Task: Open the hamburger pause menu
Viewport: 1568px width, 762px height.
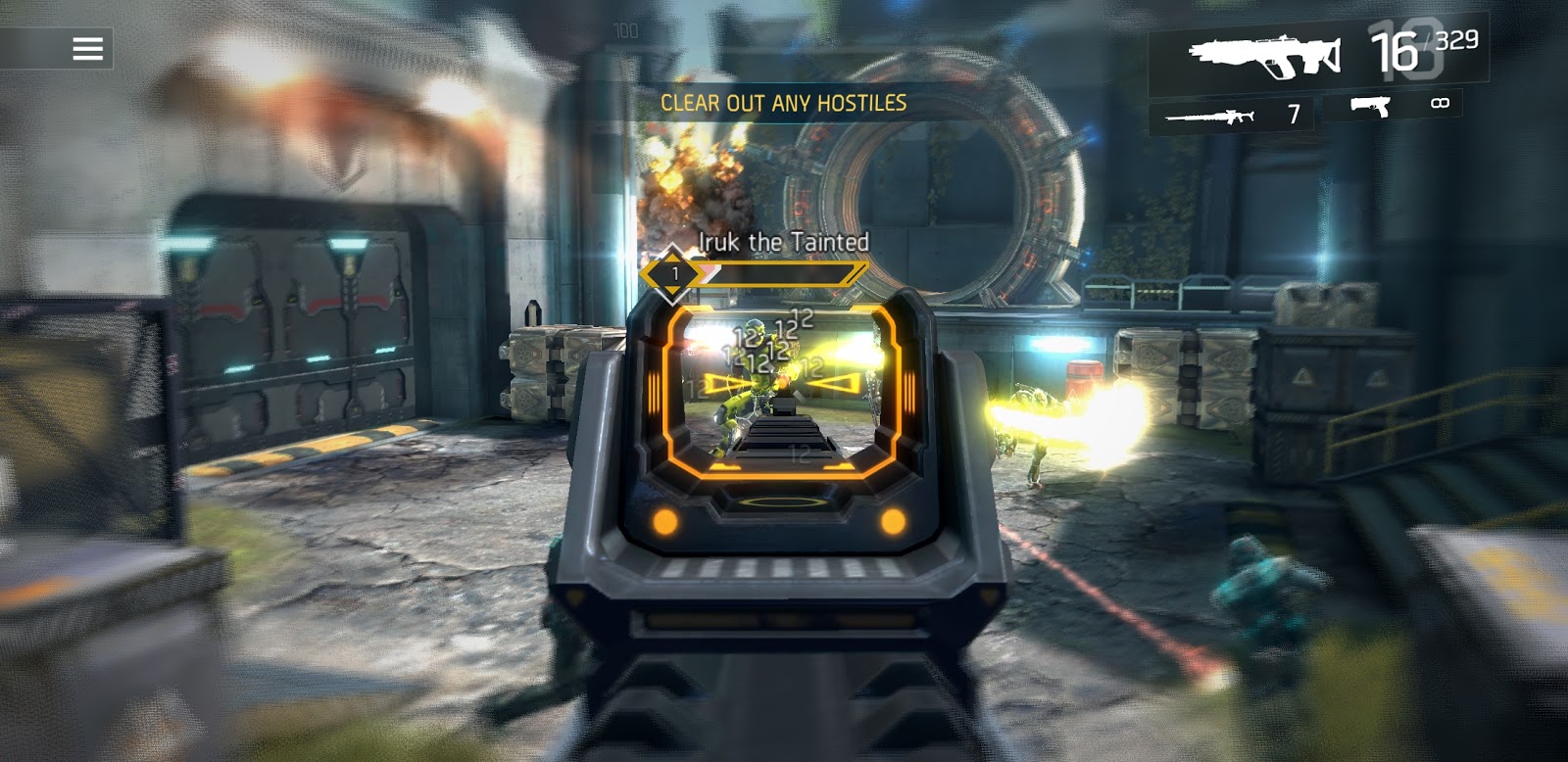Action: pos(87,49)
